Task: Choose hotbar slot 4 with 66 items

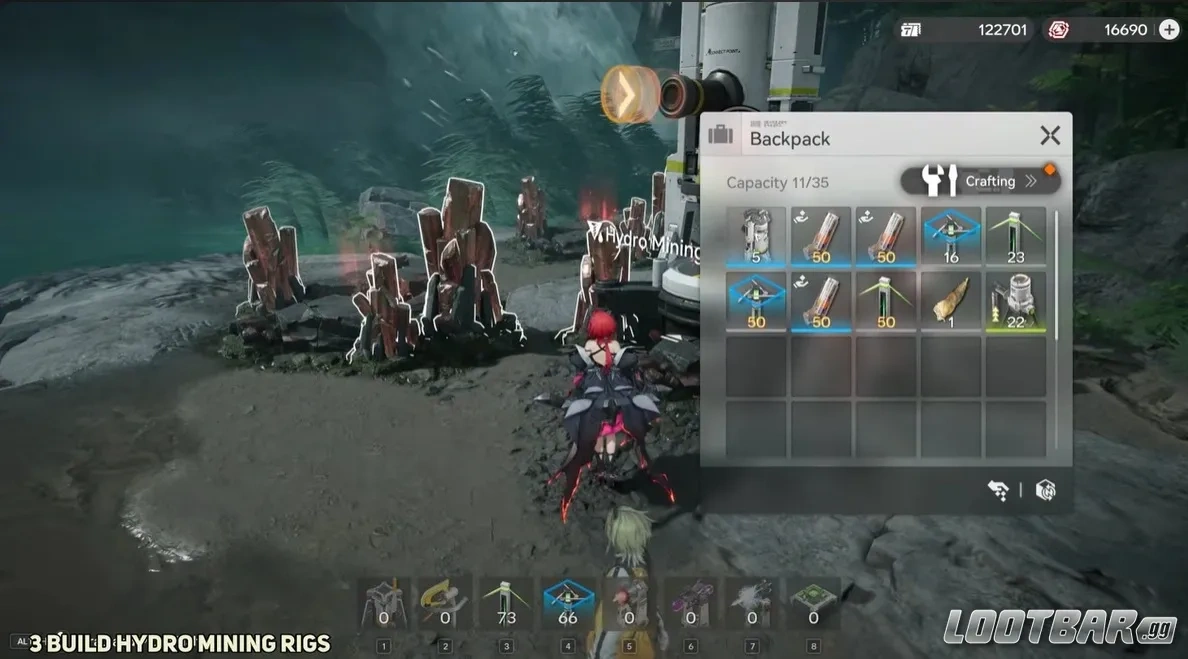Action: click(x=568, y=603)
